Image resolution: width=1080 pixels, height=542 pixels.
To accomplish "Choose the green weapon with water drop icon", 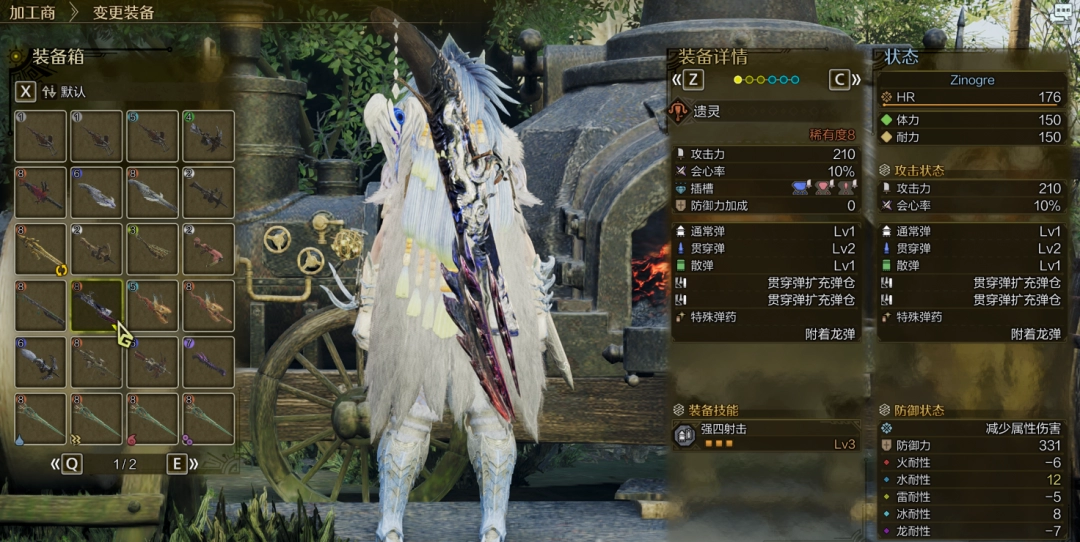I will pos(40,418).
